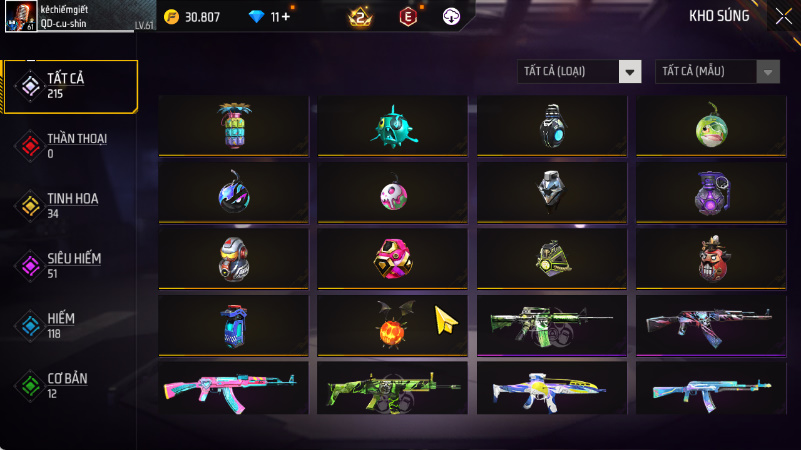Image resolution: width=801 pixels, height=450 pixels.
Task: Choose the teal spiky monster grenade skin
Action: (391, 126)
